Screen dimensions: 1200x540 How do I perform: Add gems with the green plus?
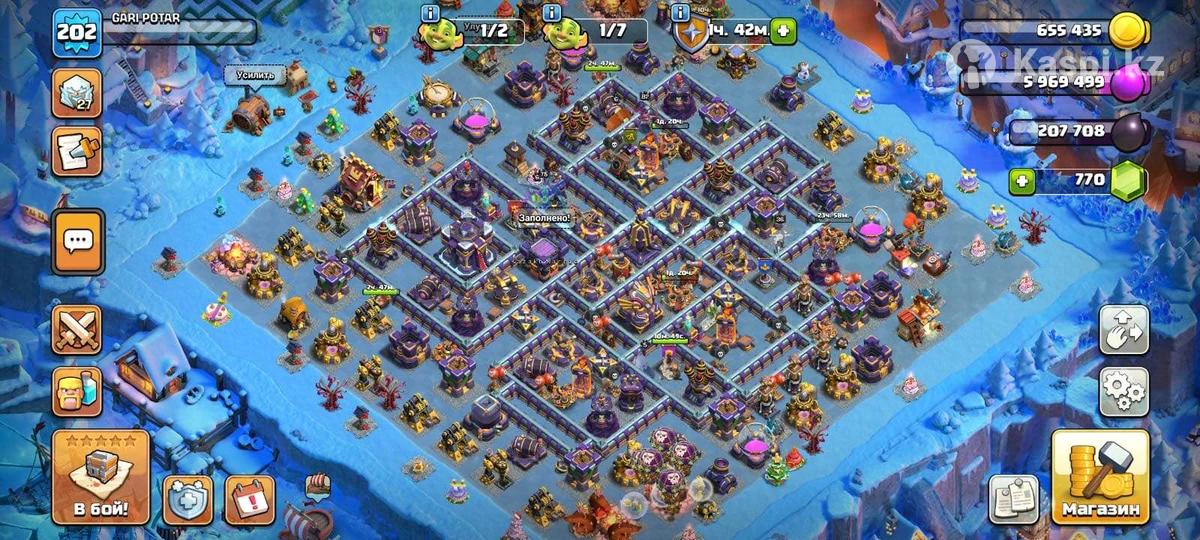coord(1021,181)
